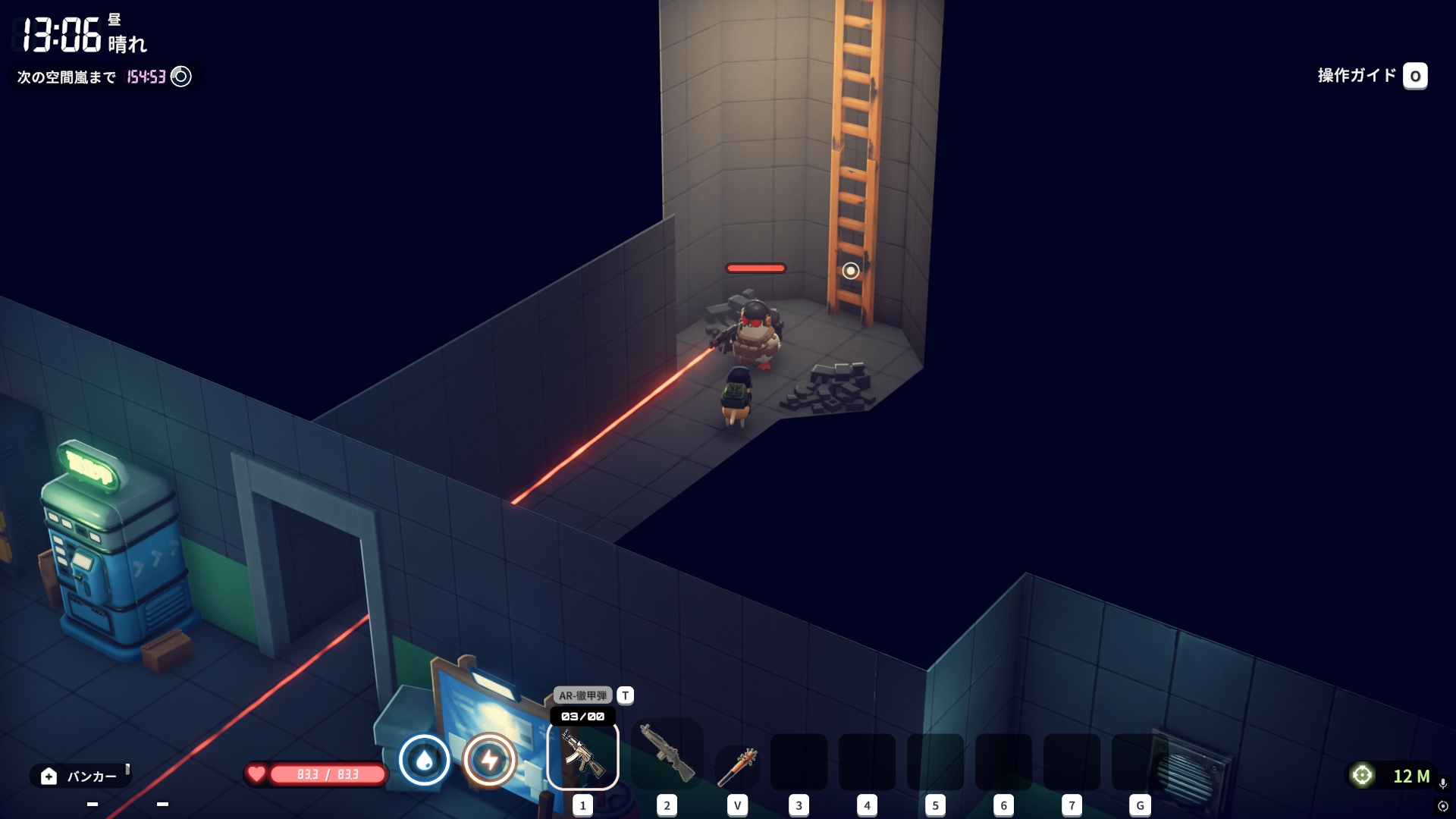This screenshot has width=1456, height=819.
Task: Select the assault rifle in hotbar slot 1
Action: [582, 756]
